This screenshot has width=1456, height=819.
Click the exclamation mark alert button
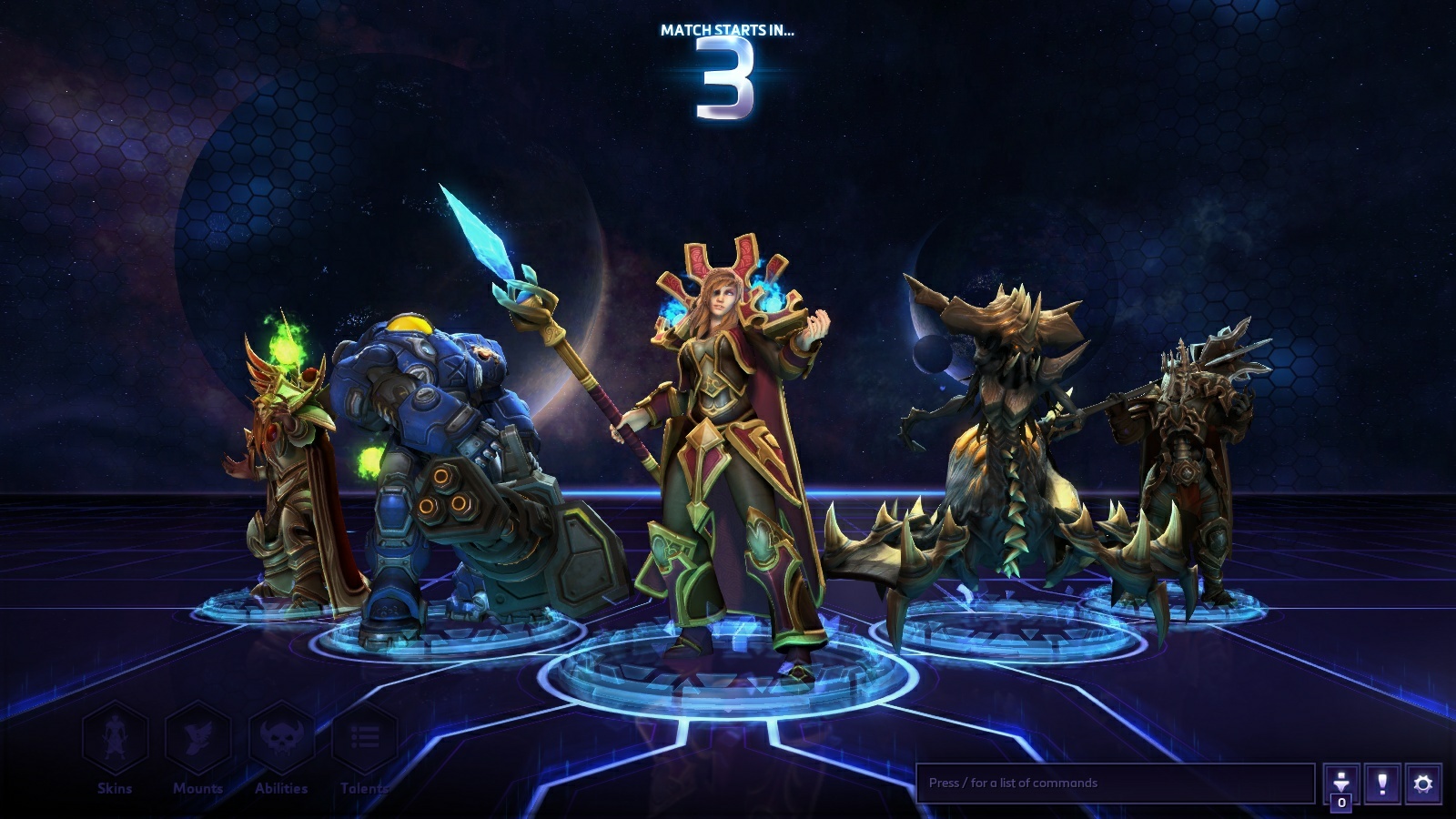click(x=1382, y=784)
